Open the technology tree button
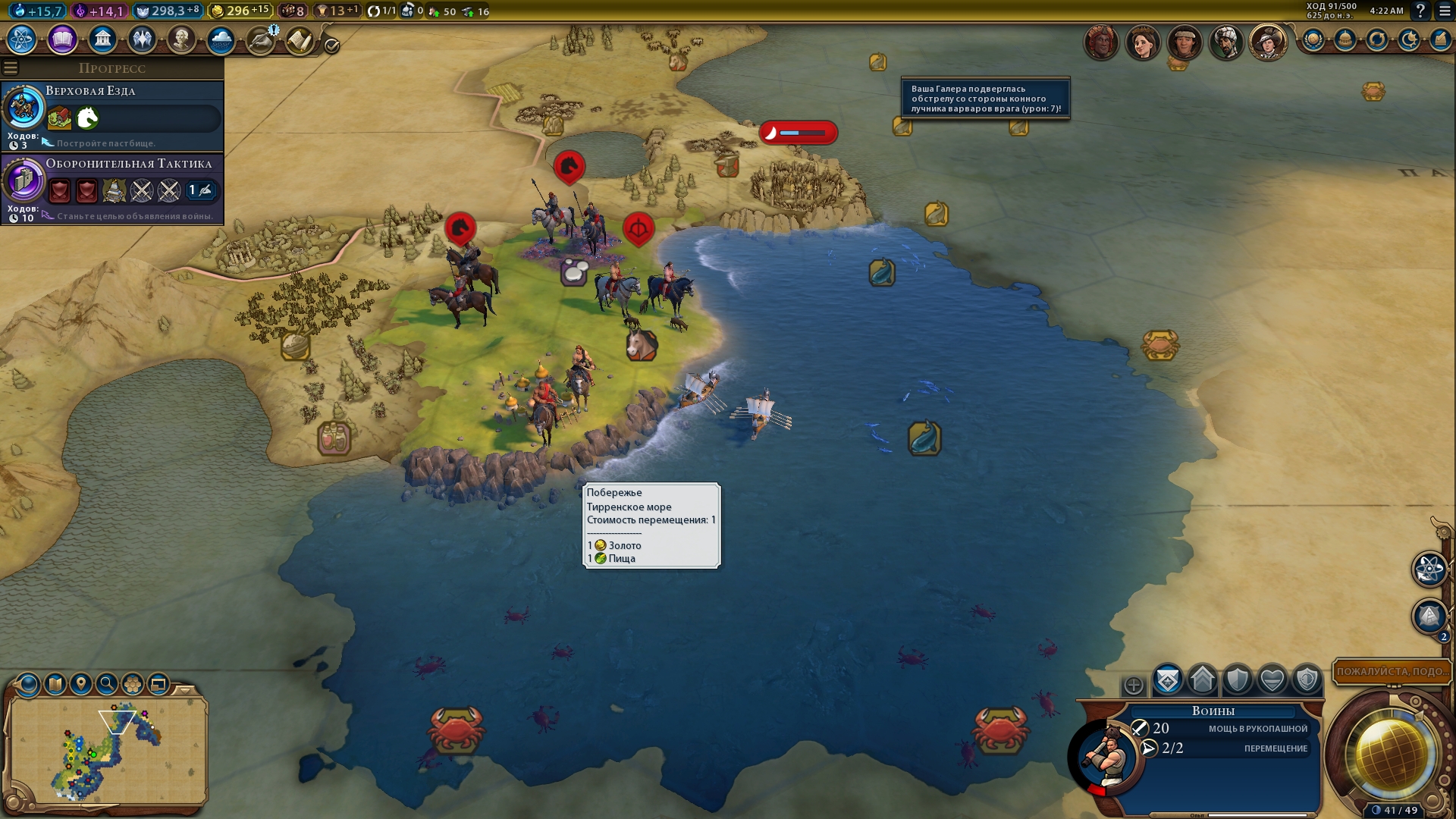Image resolution: width=1456 pixels, height=819 pixels. (22, 39)
